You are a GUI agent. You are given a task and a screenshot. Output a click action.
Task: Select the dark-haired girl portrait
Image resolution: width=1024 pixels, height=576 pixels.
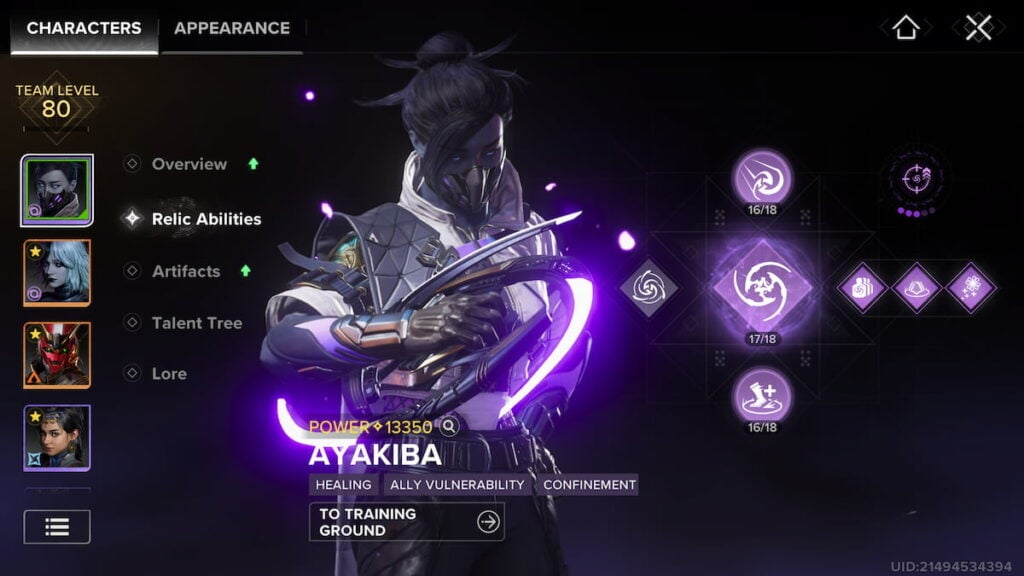coord(57,437)
